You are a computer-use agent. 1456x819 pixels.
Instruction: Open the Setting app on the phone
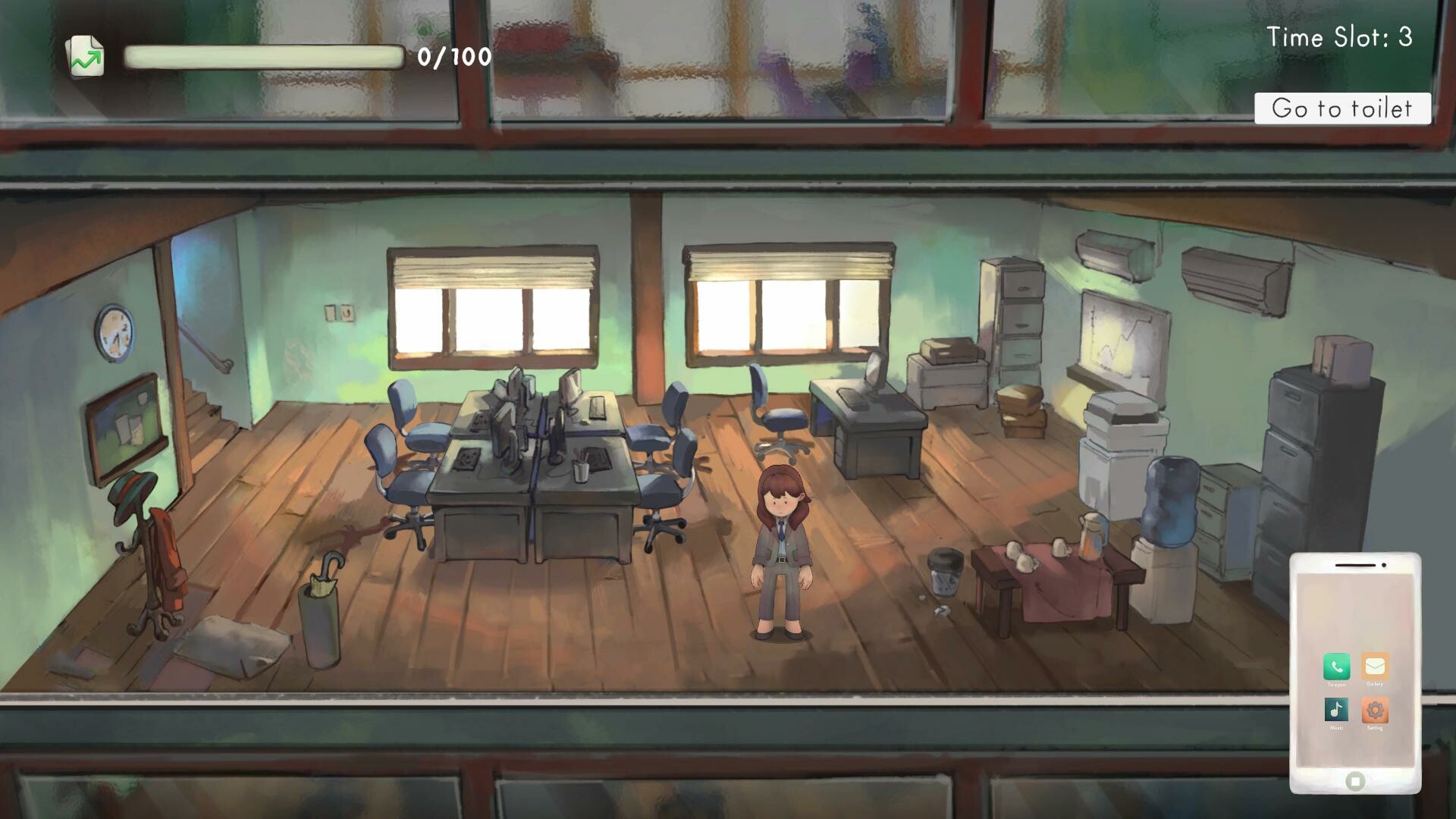coord(1375,711)
